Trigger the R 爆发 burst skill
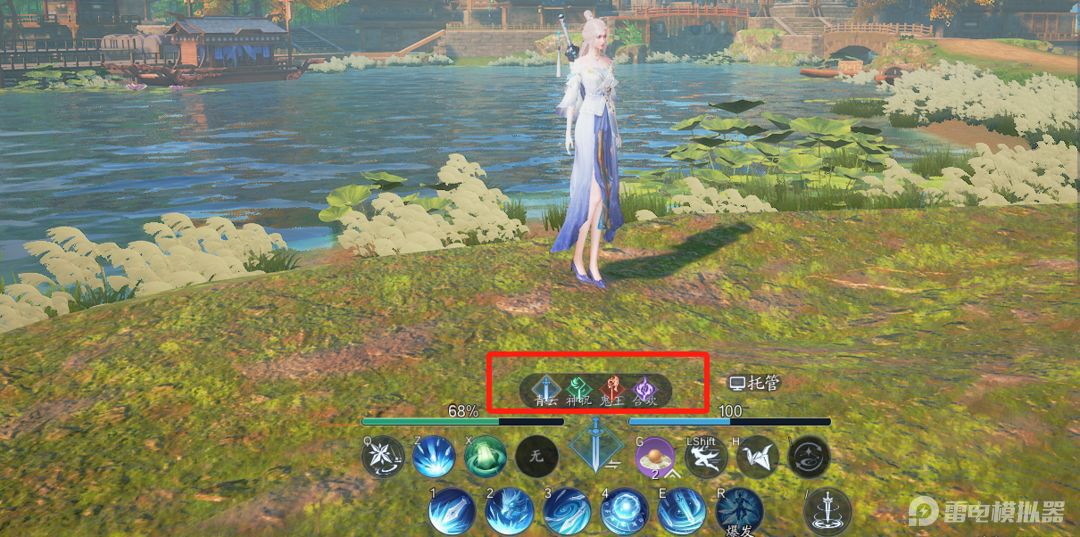The height and width of the screenshot is (537, 1080). (x=740, y=512)
